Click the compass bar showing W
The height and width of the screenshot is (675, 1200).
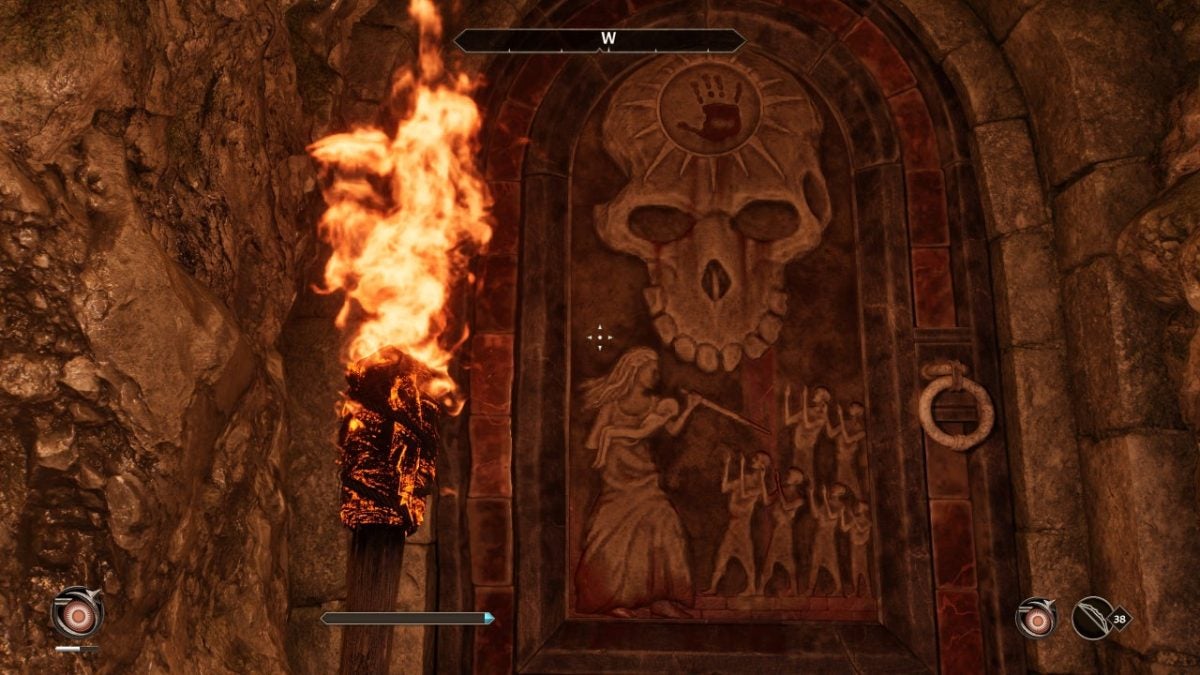600,41
